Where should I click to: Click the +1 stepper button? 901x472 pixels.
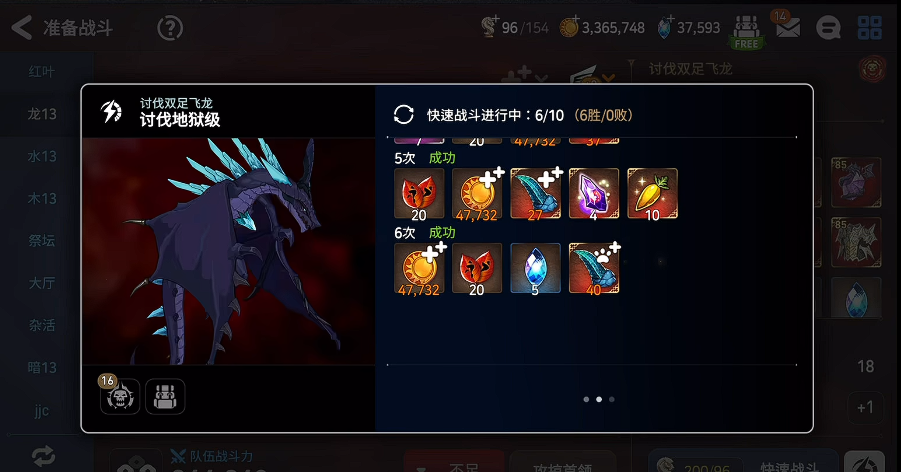coord(865,407)
